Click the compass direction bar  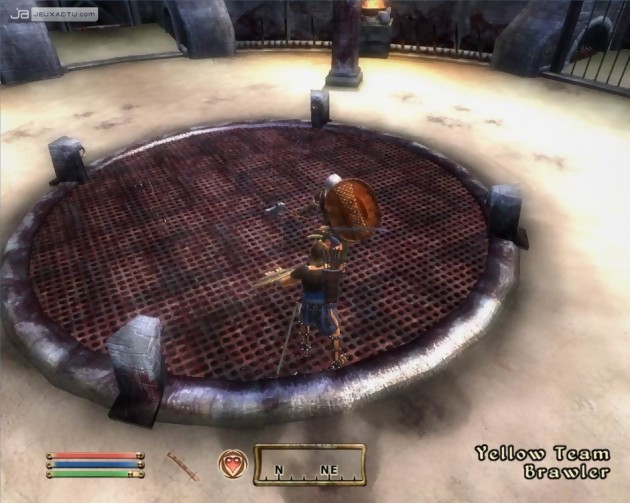(302, 465)
